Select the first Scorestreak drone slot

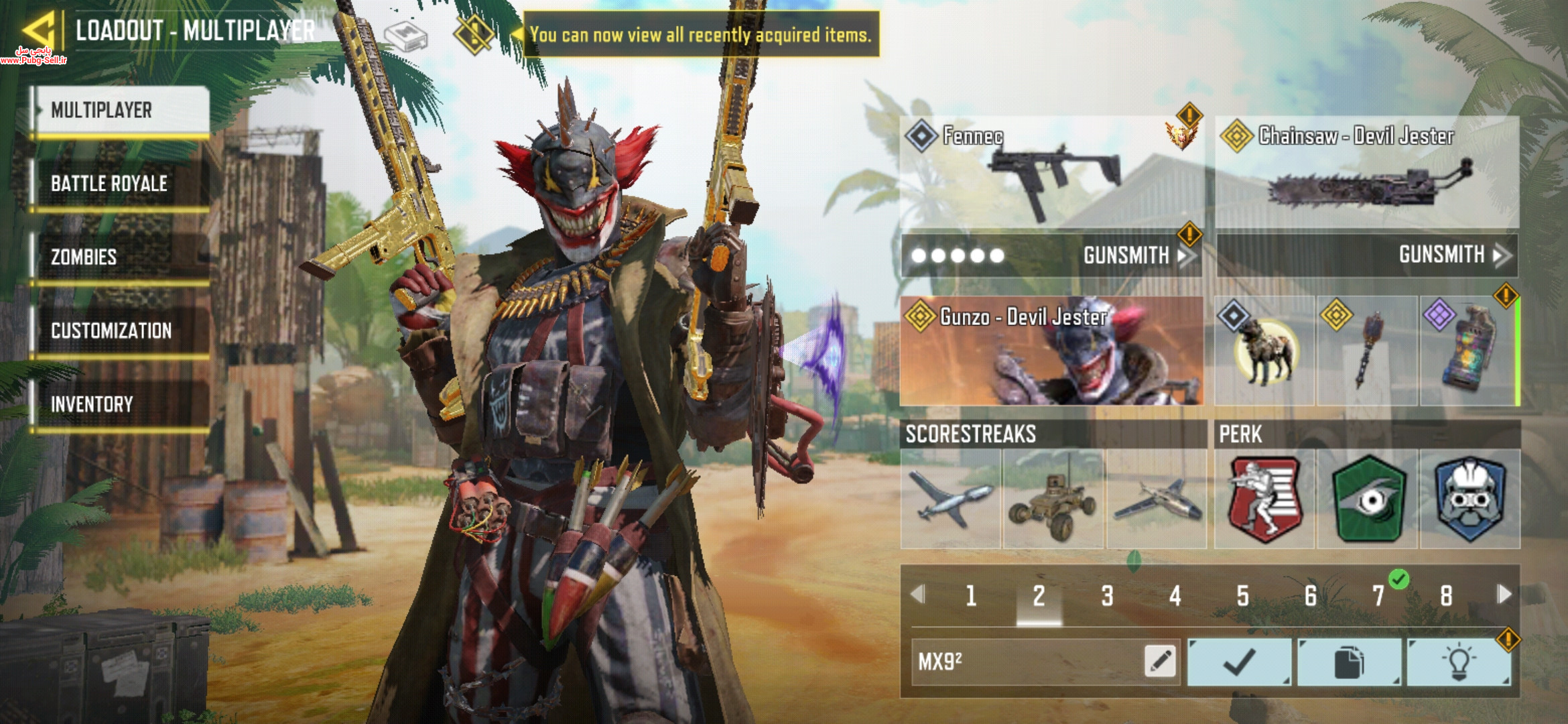coord(951,499)
